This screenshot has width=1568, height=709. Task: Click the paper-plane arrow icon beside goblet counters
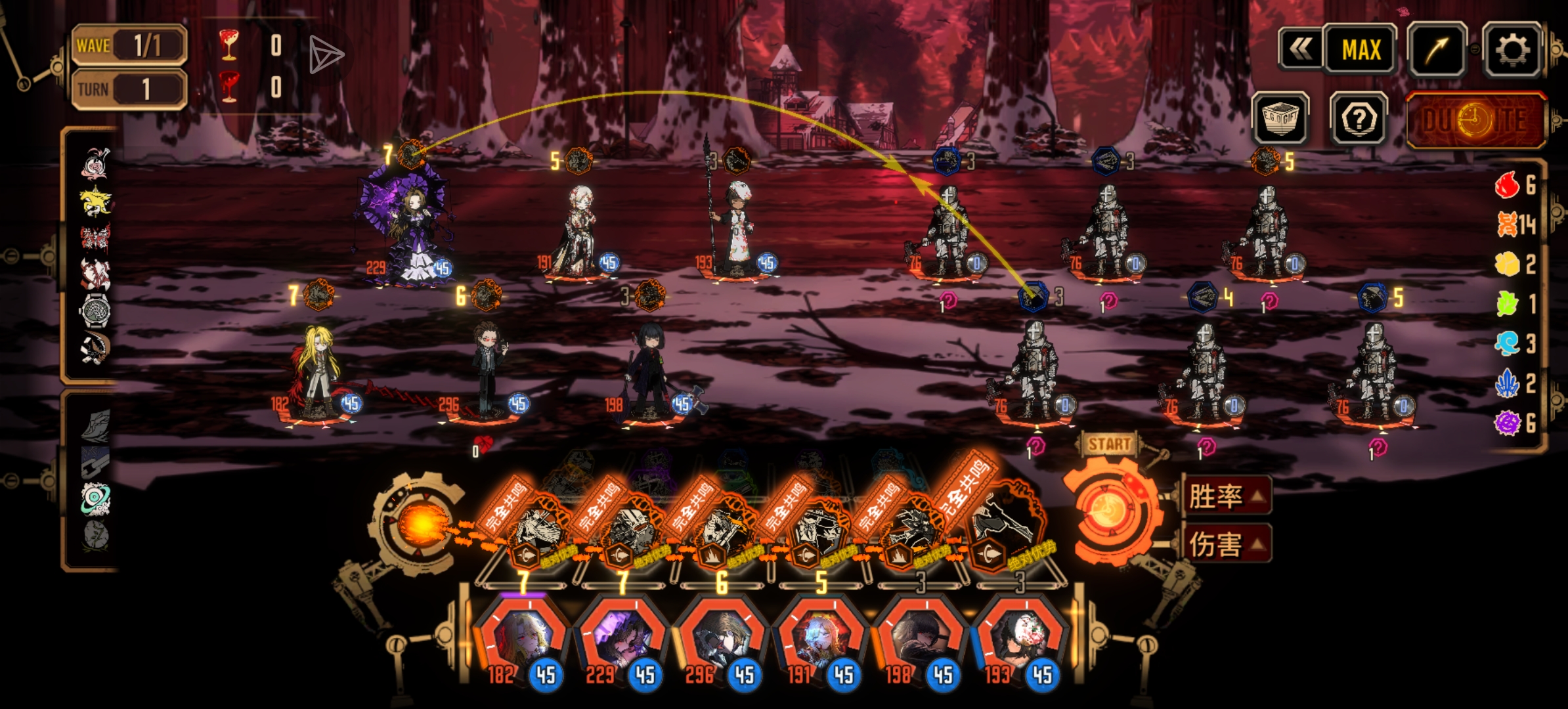(x=326, y=54)
